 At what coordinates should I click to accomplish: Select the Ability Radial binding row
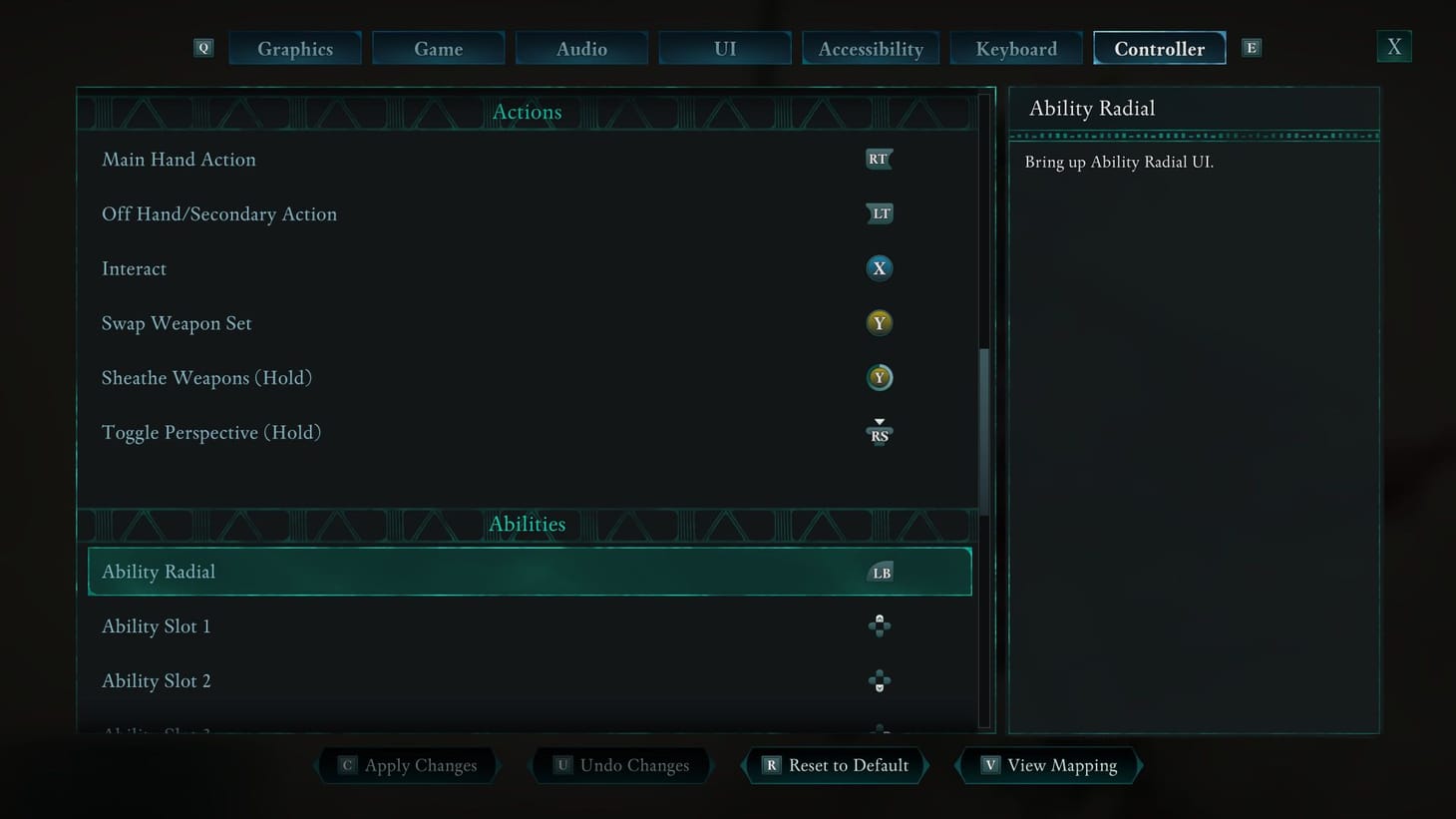click(529, 571)
